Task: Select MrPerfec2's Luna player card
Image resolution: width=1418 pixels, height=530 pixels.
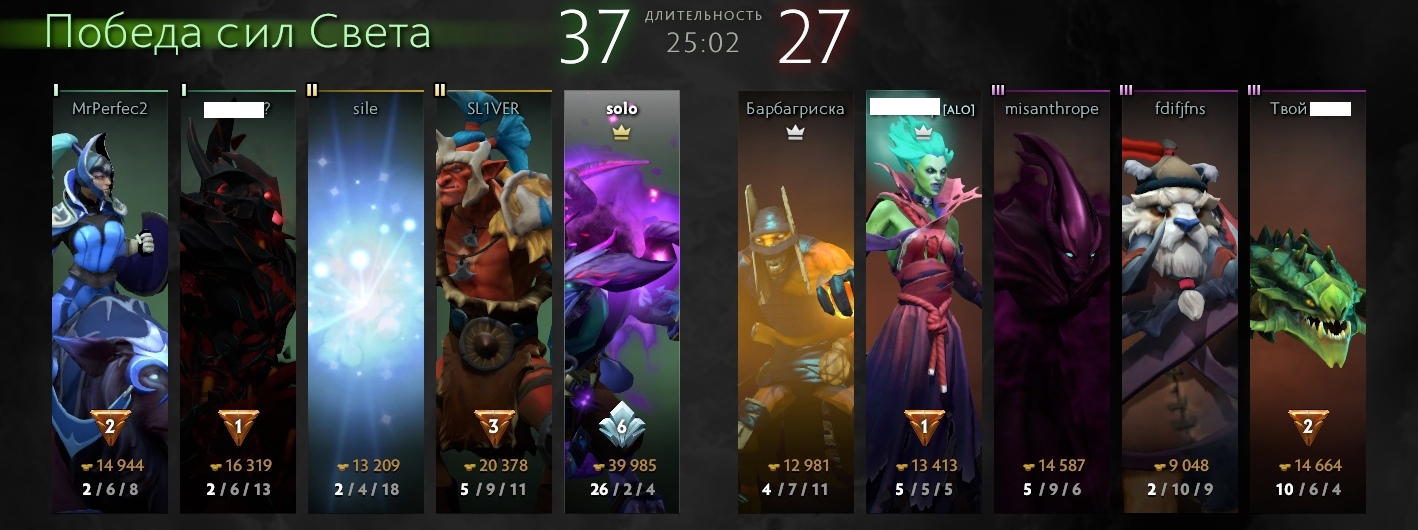Action: click(110, 300)
